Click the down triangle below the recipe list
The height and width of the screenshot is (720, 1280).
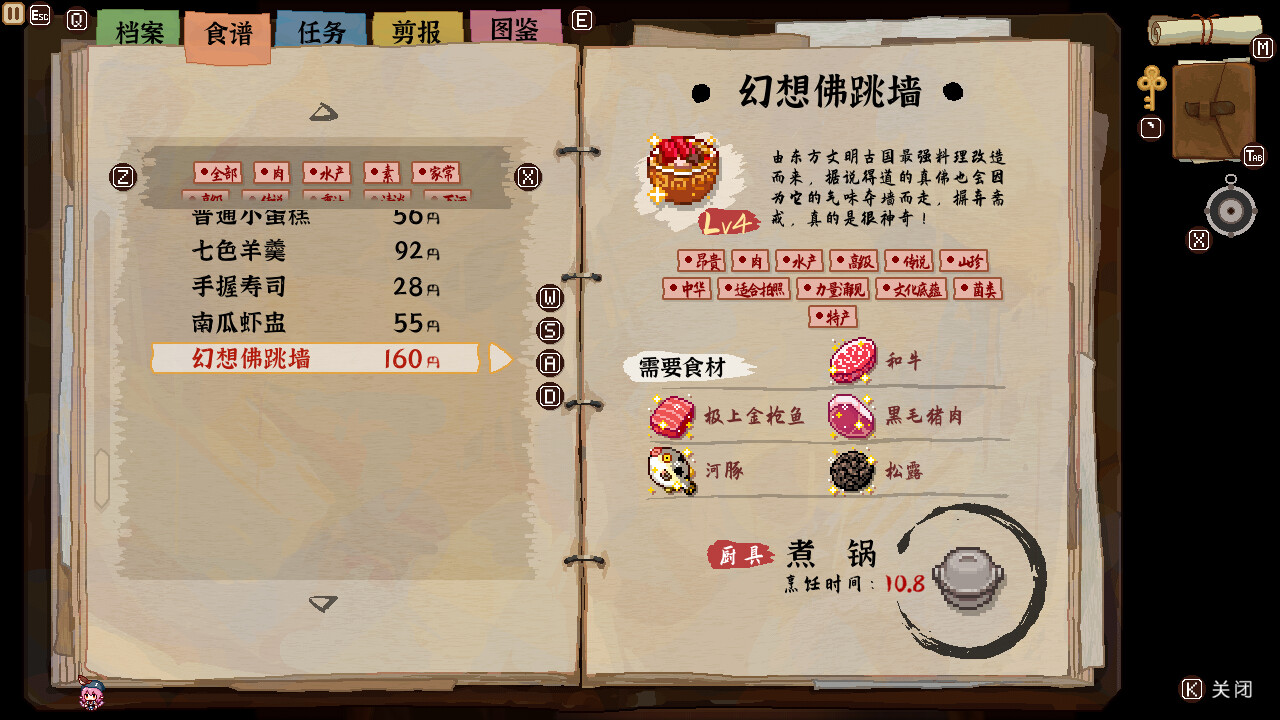click(x=322, y=601)
